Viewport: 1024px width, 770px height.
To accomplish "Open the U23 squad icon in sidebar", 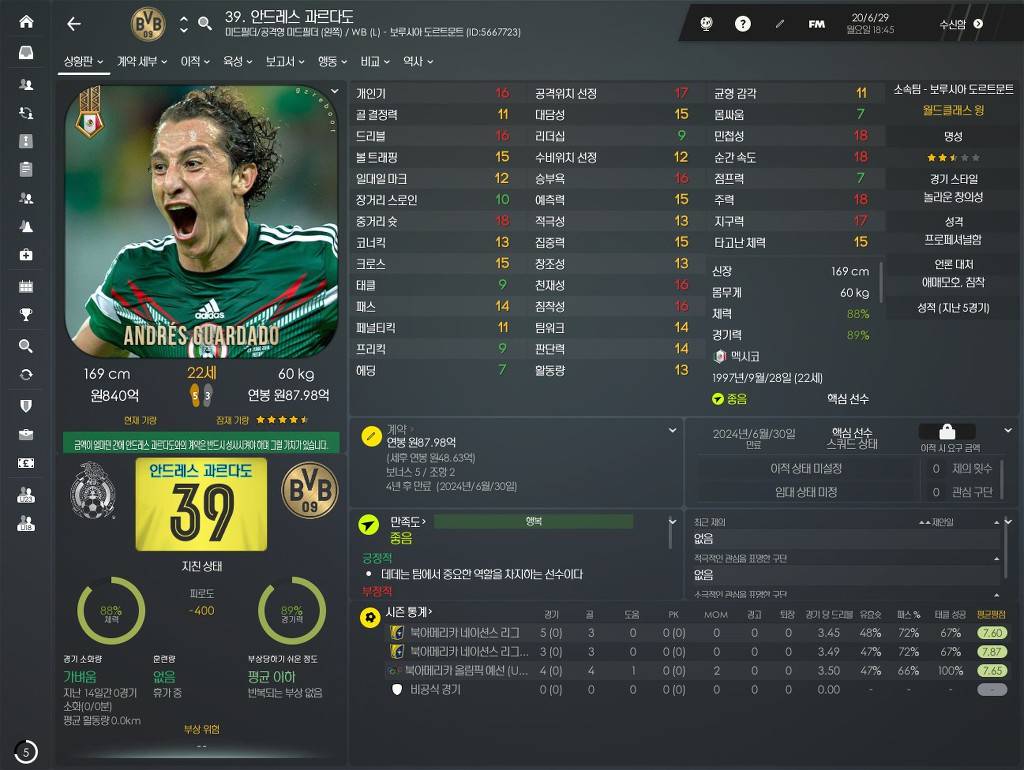I will 26,494.
